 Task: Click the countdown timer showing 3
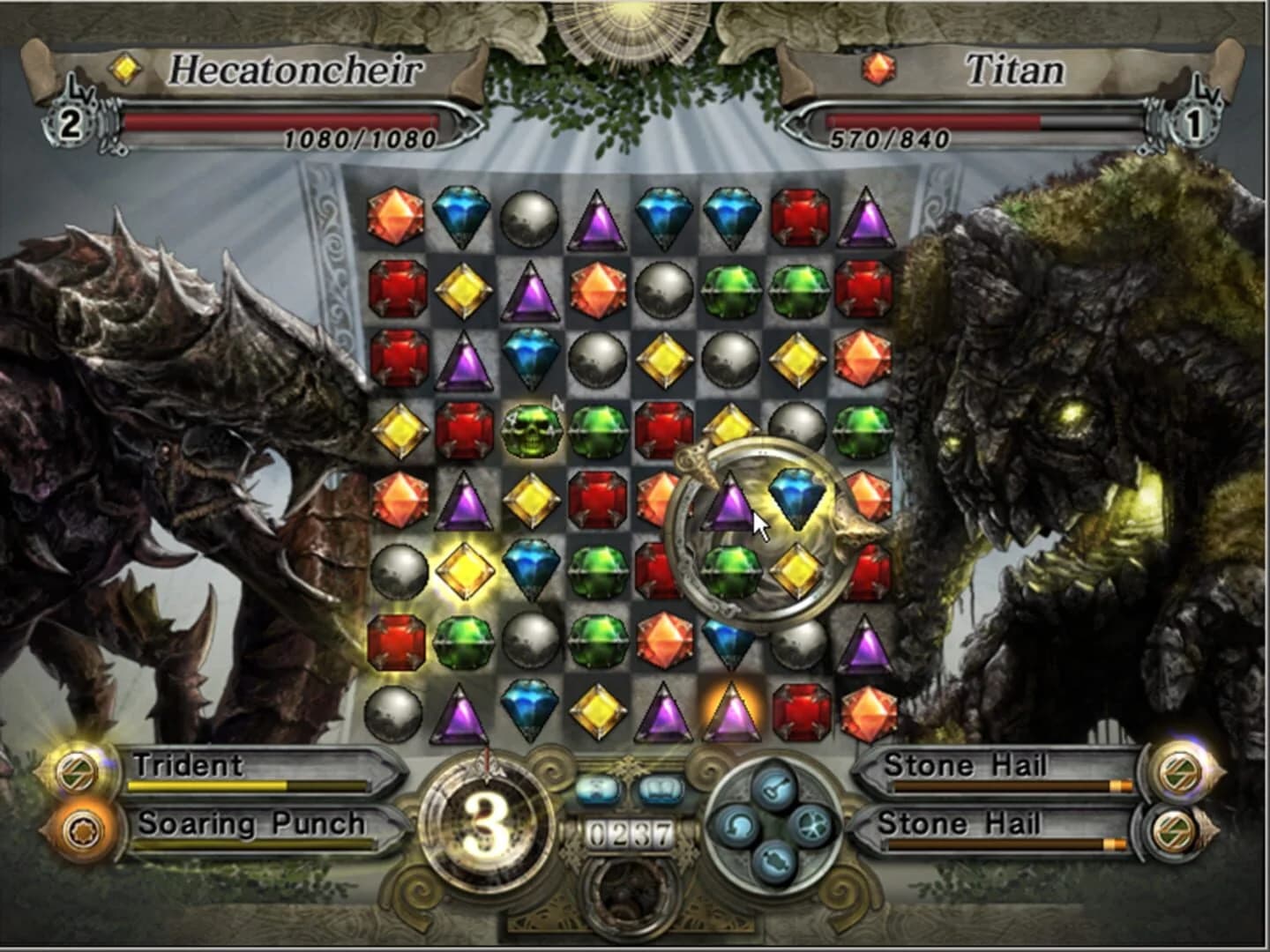[x=488, y=830]
